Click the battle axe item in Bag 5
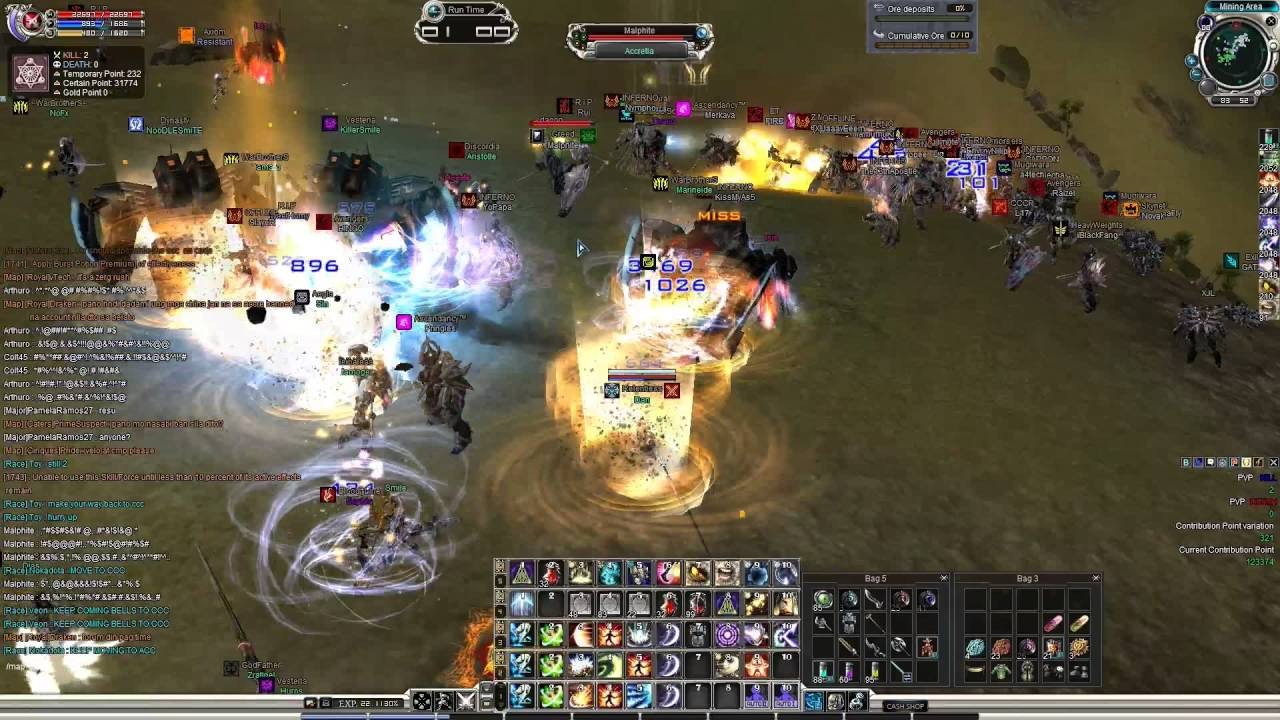The width and height of the screenshot is (1280, 720). point(901,647)
